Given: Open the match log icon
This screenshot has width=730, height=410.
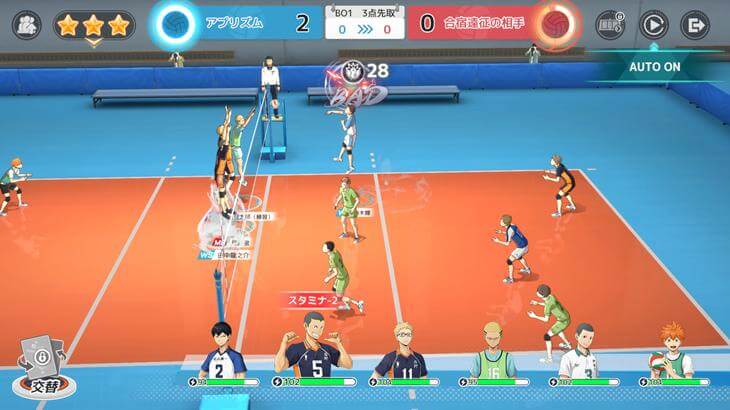Looking at the screenshot, I should pyautogui.click(x=609, y=24).
